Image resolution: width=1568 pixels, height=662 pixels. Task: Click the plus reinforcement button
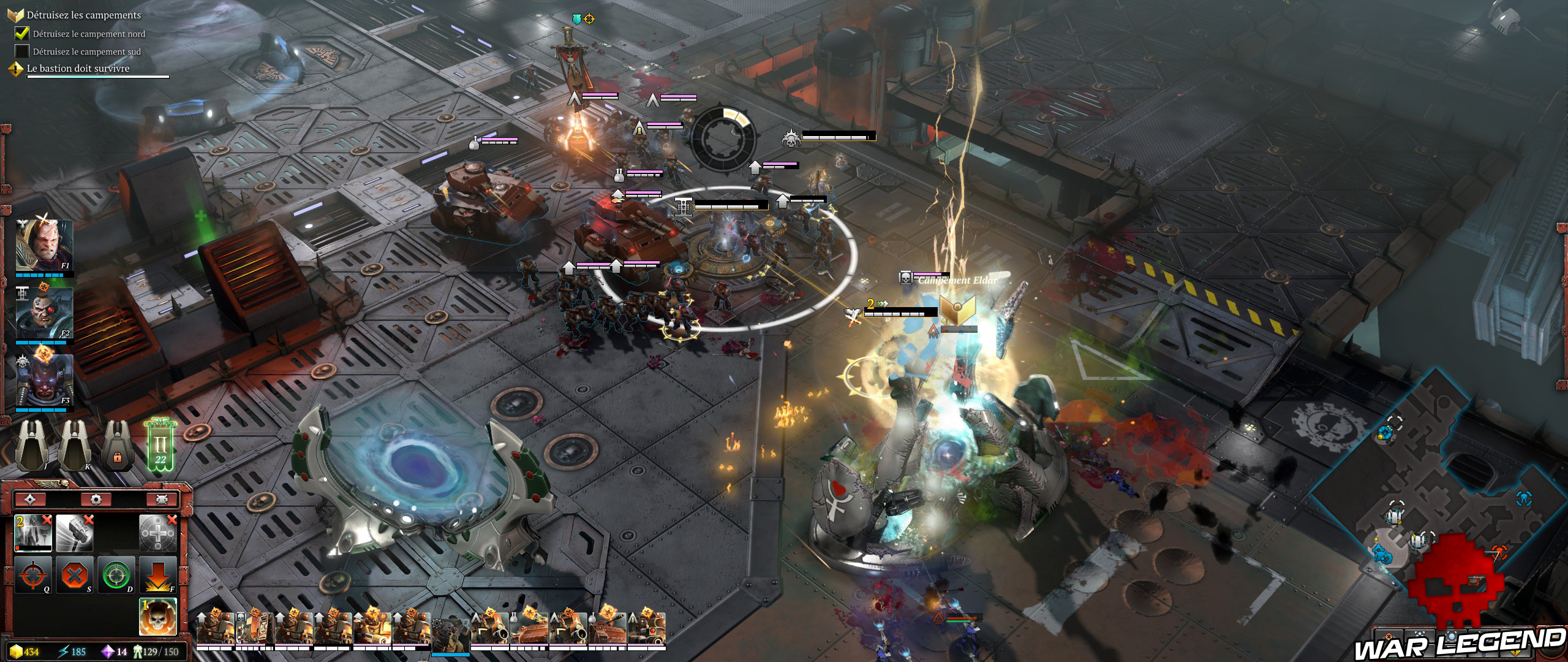point(159,533)
